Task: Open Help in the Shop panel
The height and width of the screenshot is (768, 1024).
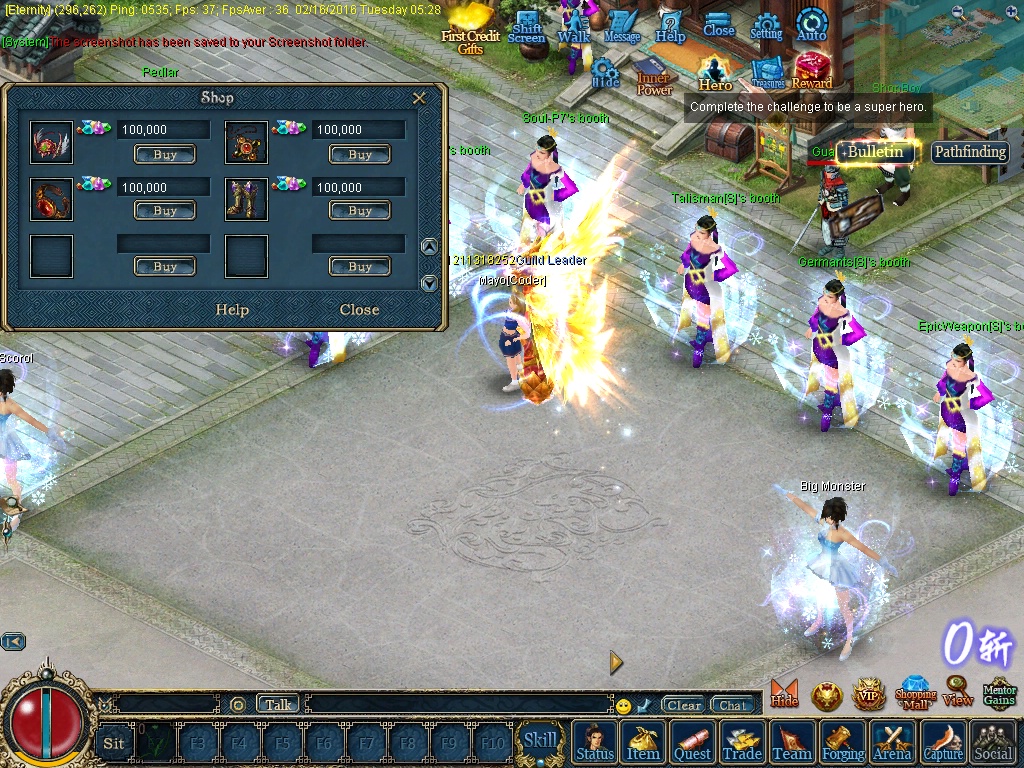Action: (232, 310)
